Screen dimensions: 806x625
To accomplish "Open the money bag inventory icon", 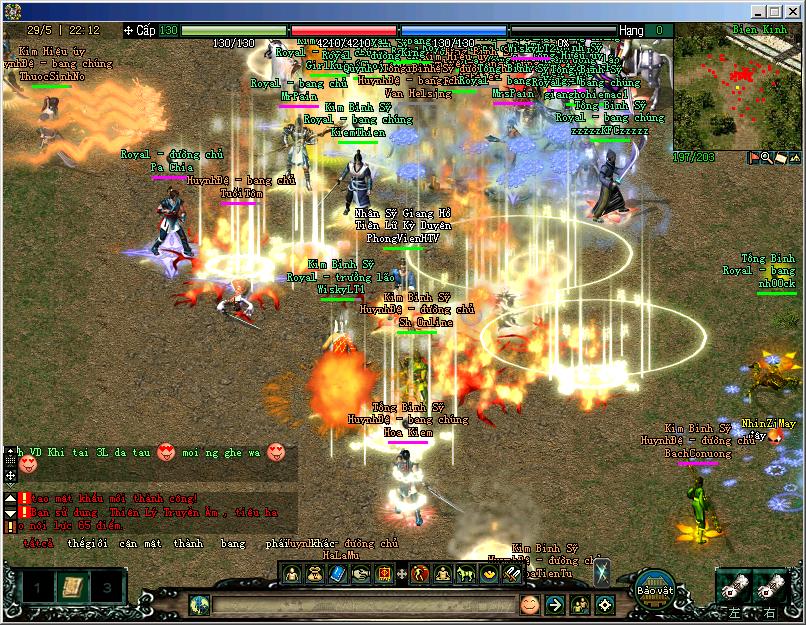I will pyautogui.click(x=314, y=574).
